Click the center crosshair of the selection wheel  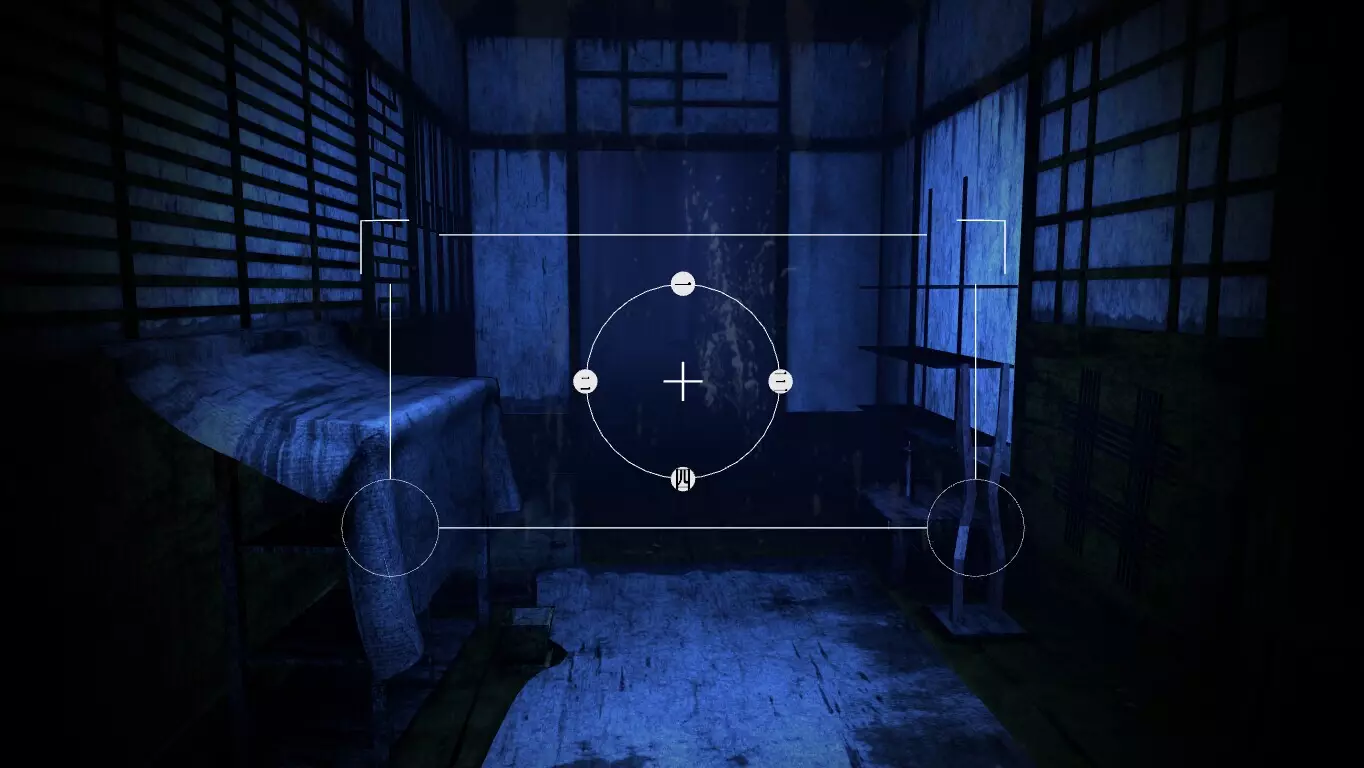click(x=683, y=381)
